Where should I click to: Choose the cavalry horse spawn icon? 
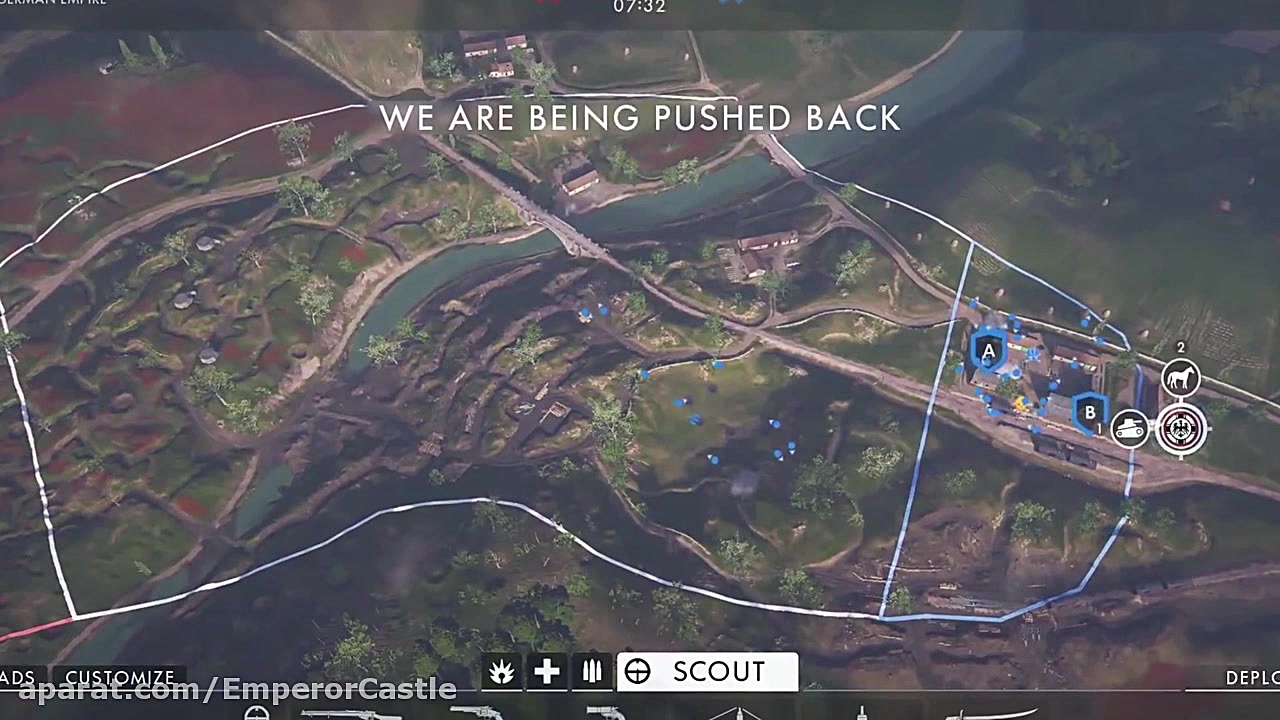(1181, 378)
